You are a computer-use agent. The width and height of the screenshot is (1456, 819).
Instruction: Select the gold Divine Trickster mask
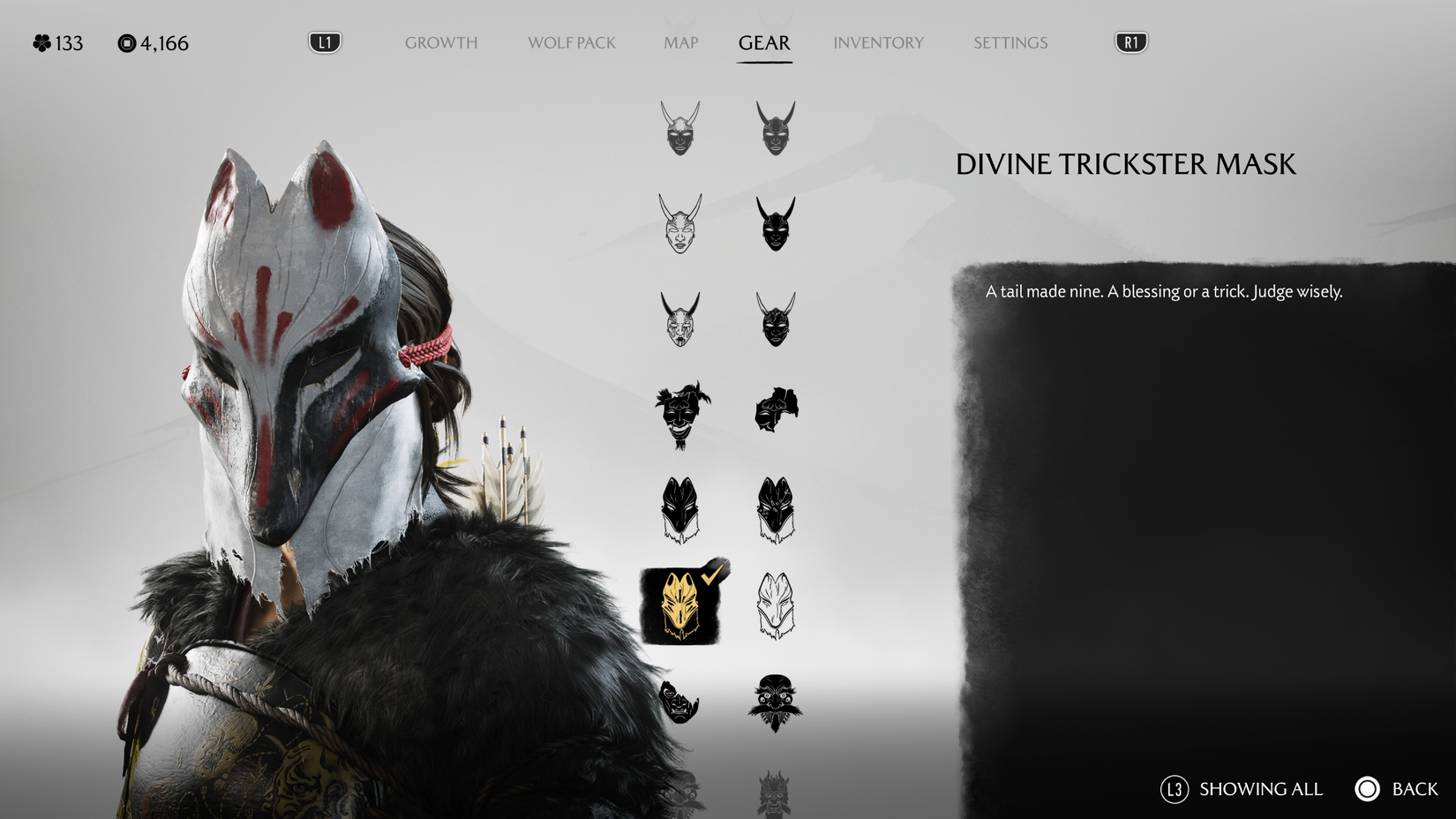click(678, 606)
